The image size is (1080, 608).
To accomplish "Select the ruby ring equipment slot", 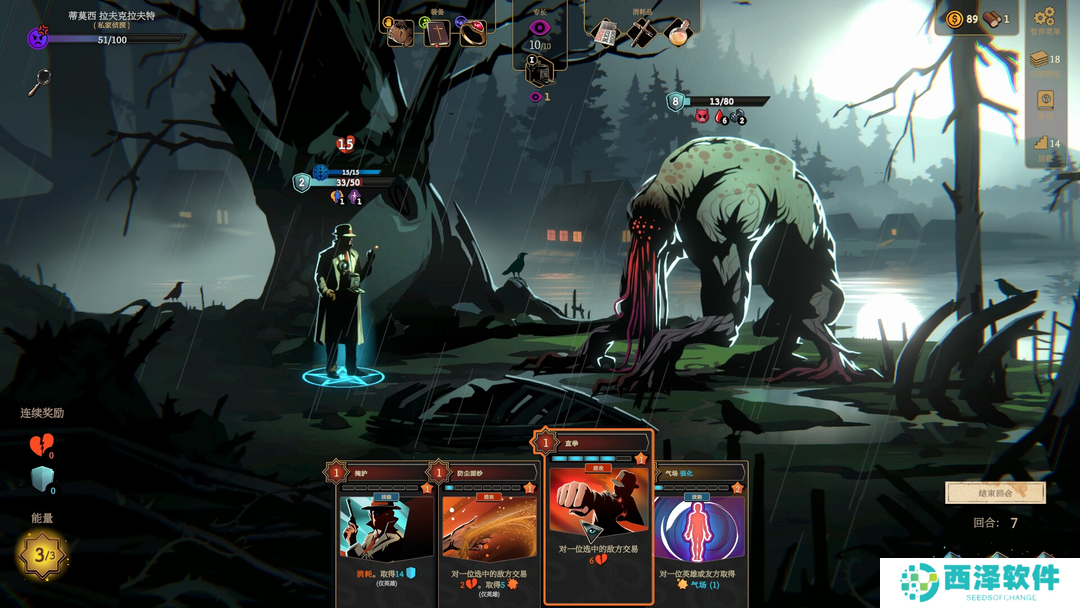I will [x=472, y=33].
